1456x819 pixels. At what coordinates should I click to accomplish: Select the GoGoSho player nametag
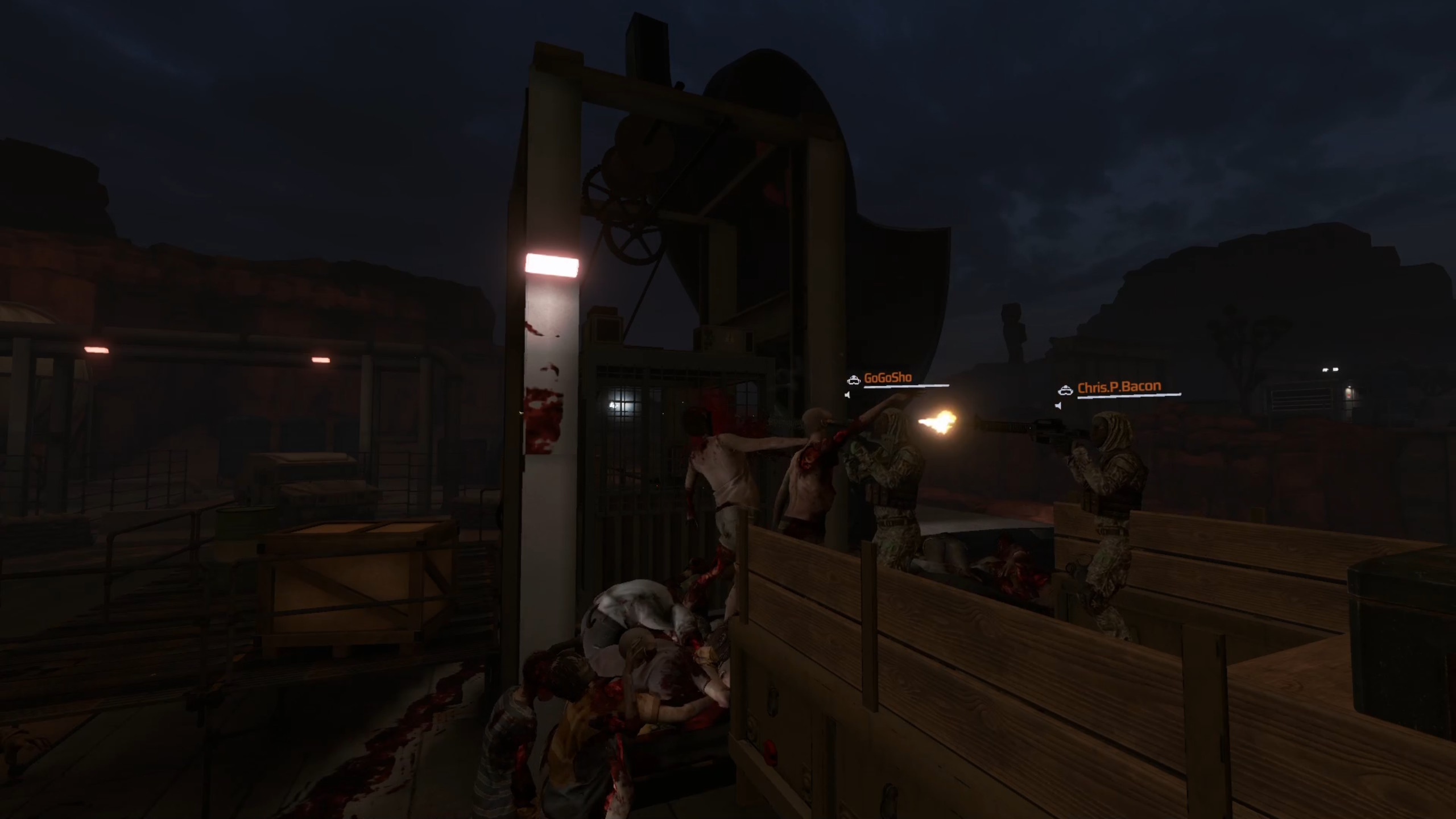click(887, 378)
